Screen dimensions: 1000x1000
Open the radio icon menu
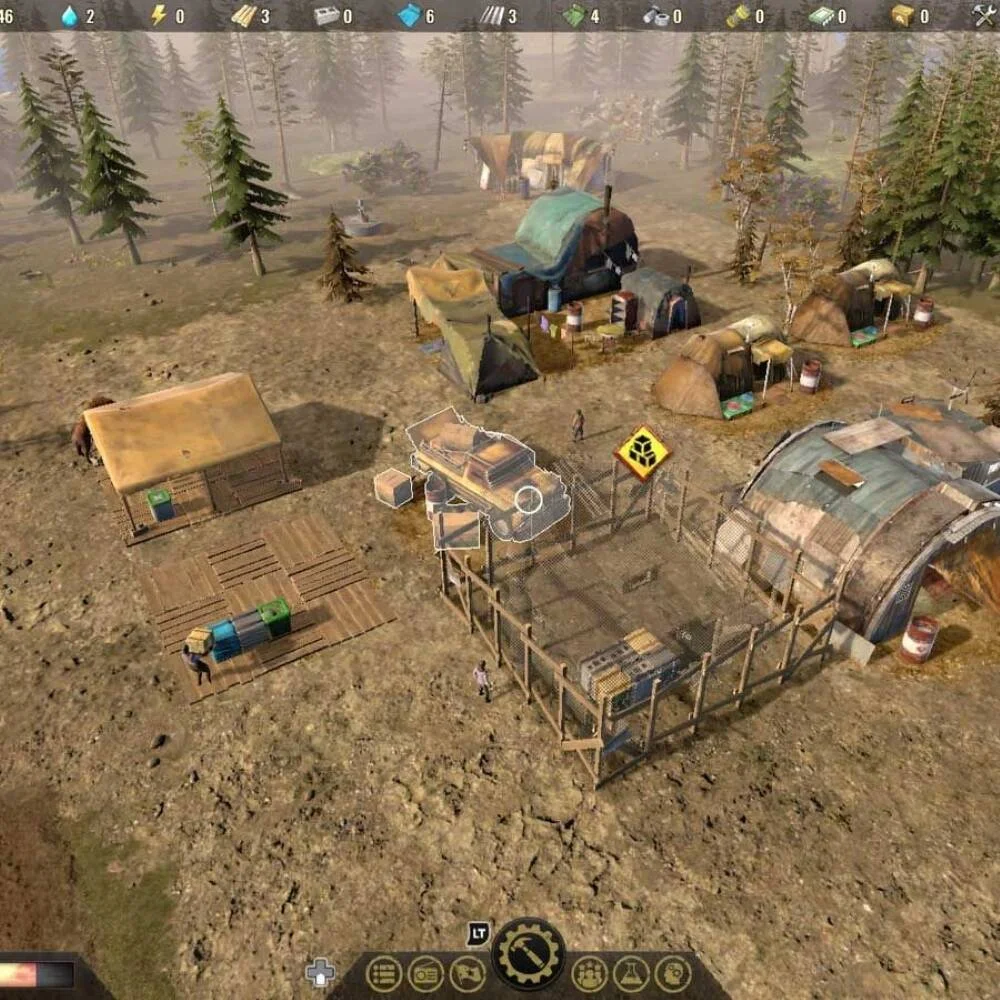pyautogui.click(x=425, y=973)
